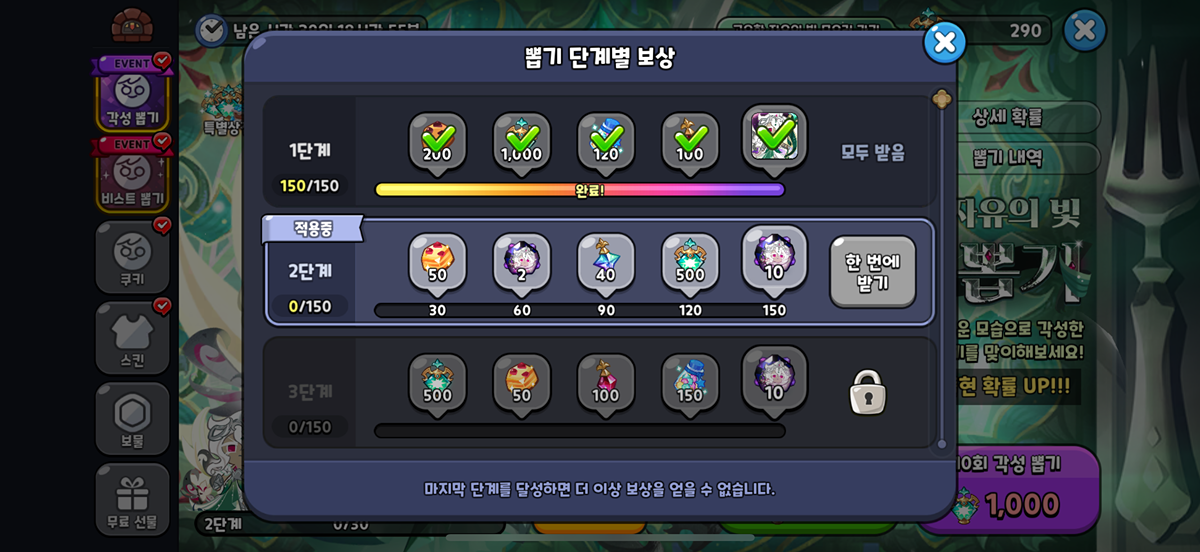Open the 스킨 tab
This screenshot has width=1200, height=552.
[132, 337]
